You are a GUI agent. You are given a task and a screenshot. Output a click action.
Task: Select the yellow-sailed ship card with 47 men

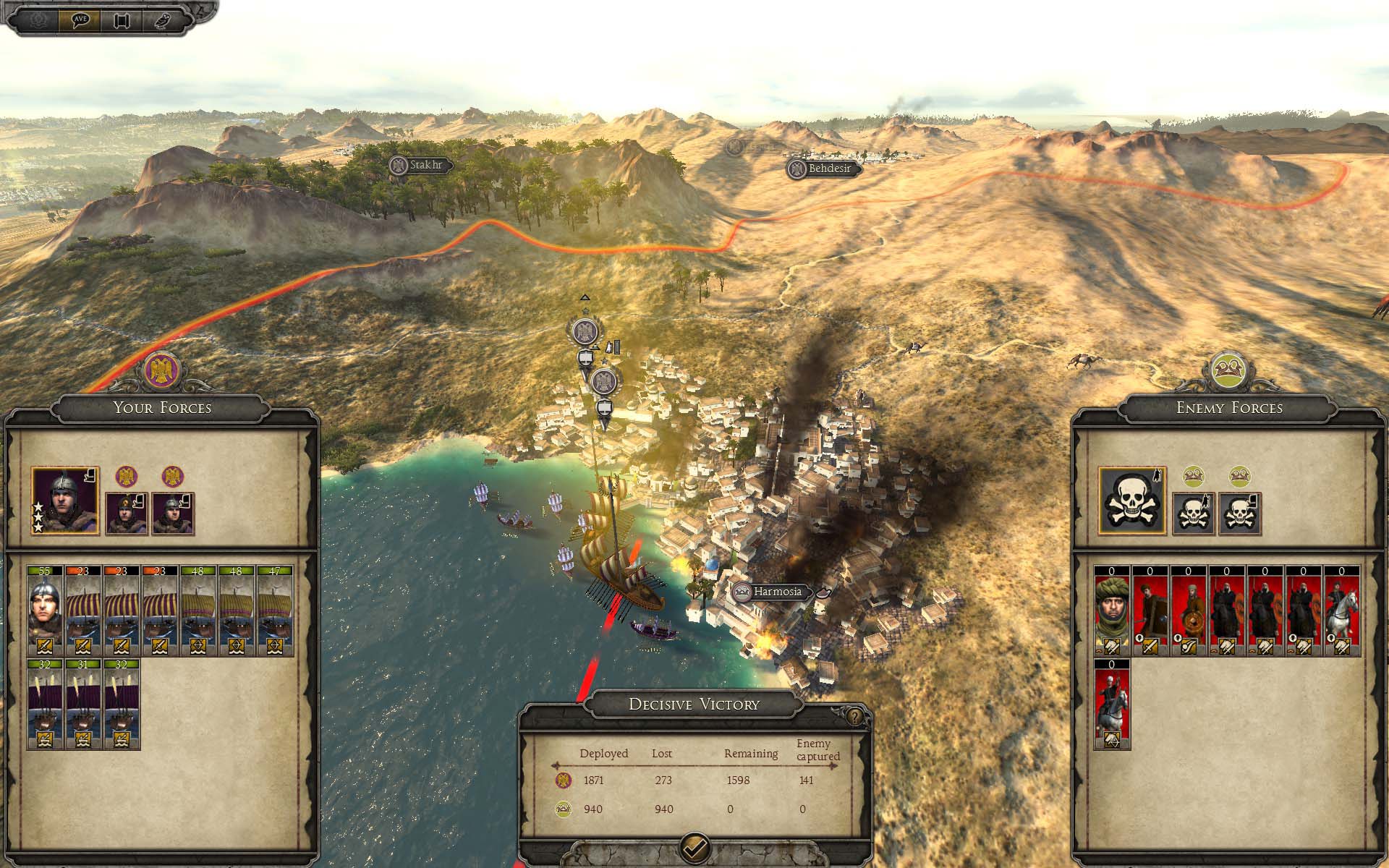point(275,611)
